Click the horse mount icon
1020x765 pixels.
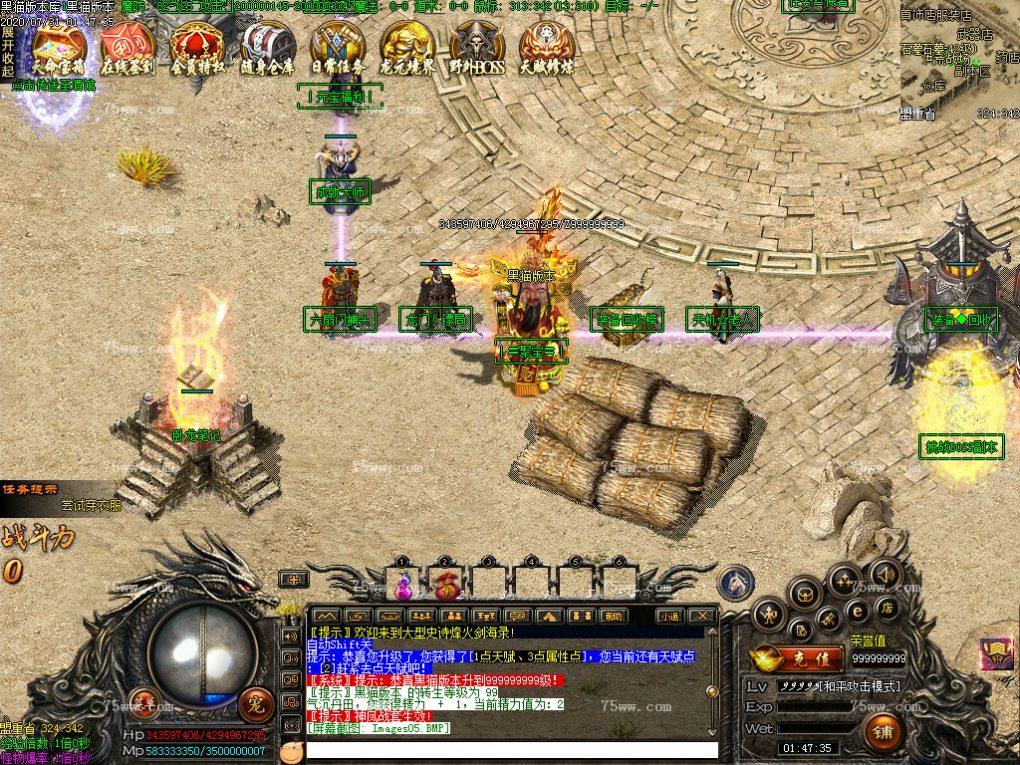click(737, 581)
